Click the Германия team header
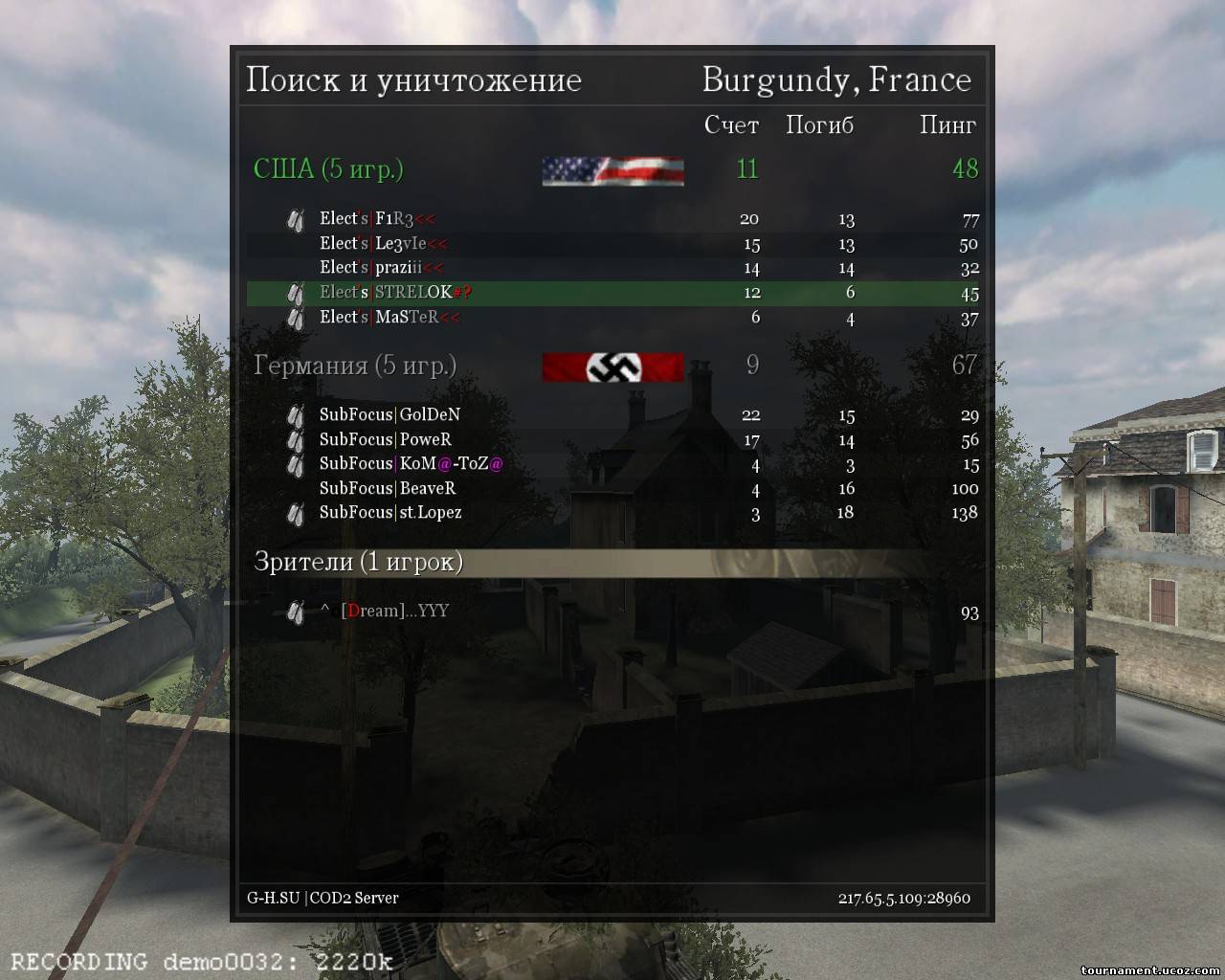The height and width of the screenshot is (980, 1225). coord(354,366)
